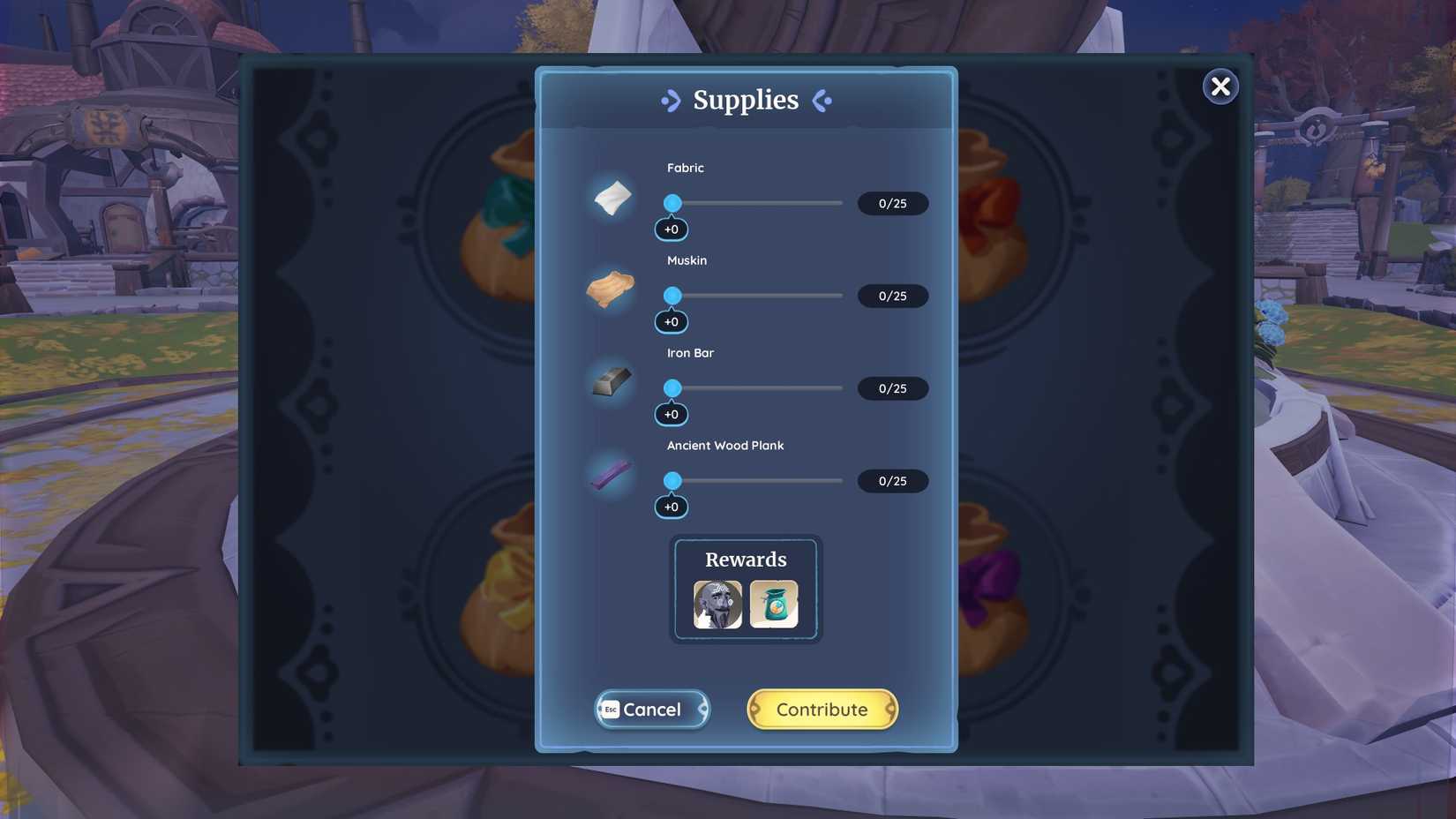Viewport: 1456px width, 819px height.
Task: Click the Muskin quantity slider handle
Action: (673, 296)
